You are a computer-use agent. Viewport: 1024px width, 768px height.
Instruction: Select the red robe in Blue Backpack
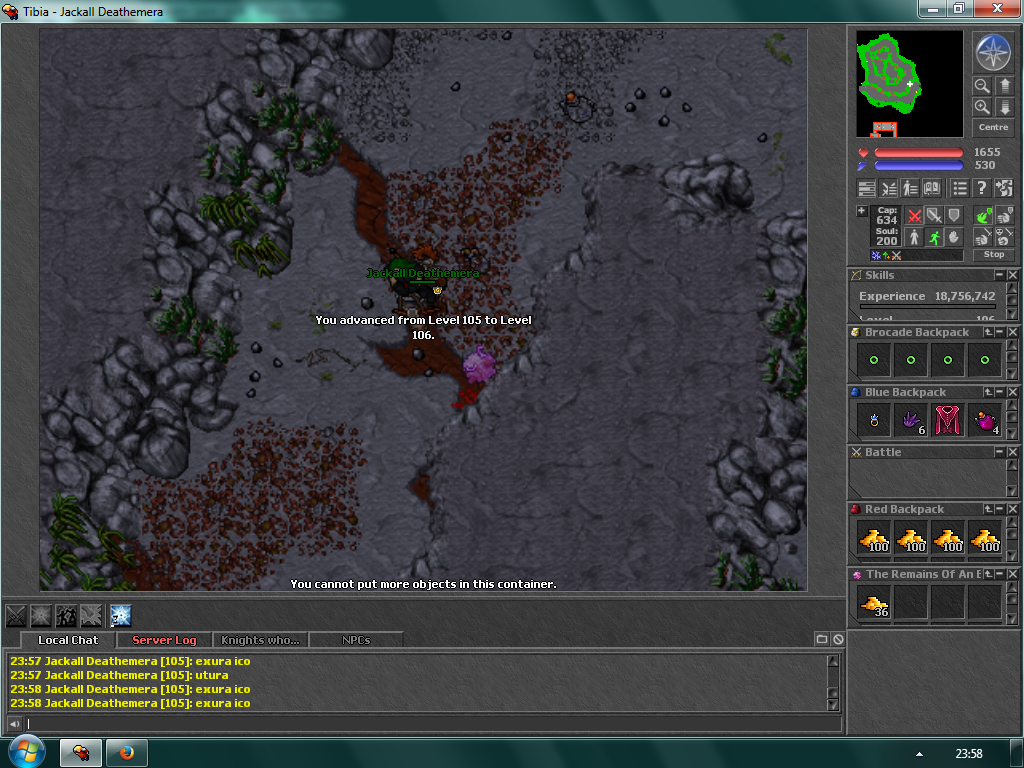[948, 420]
